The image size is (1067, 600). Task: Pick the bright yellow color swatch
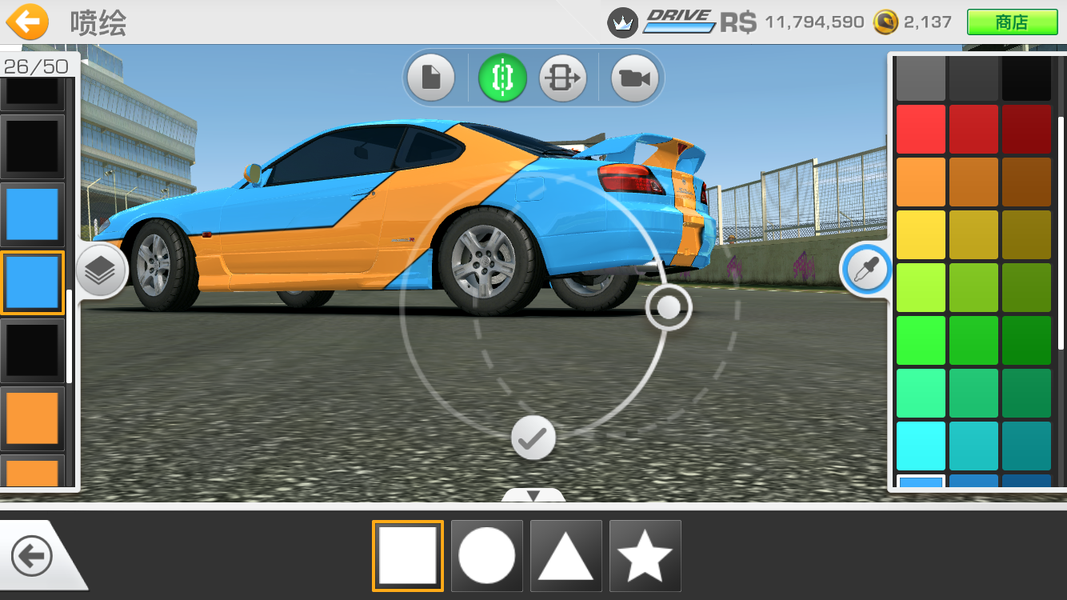pyautogui.click(x=920, y=234)
